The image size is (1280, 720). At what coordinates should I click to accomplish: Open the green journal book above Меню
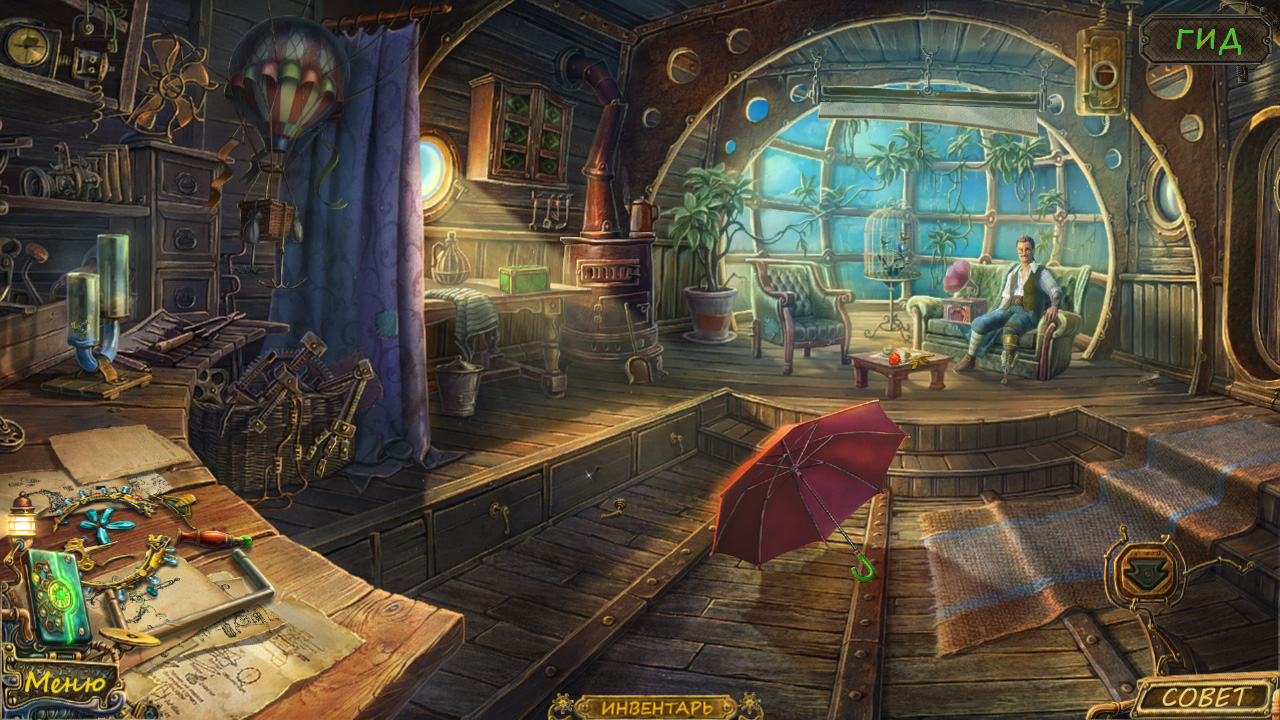[58, 596]
